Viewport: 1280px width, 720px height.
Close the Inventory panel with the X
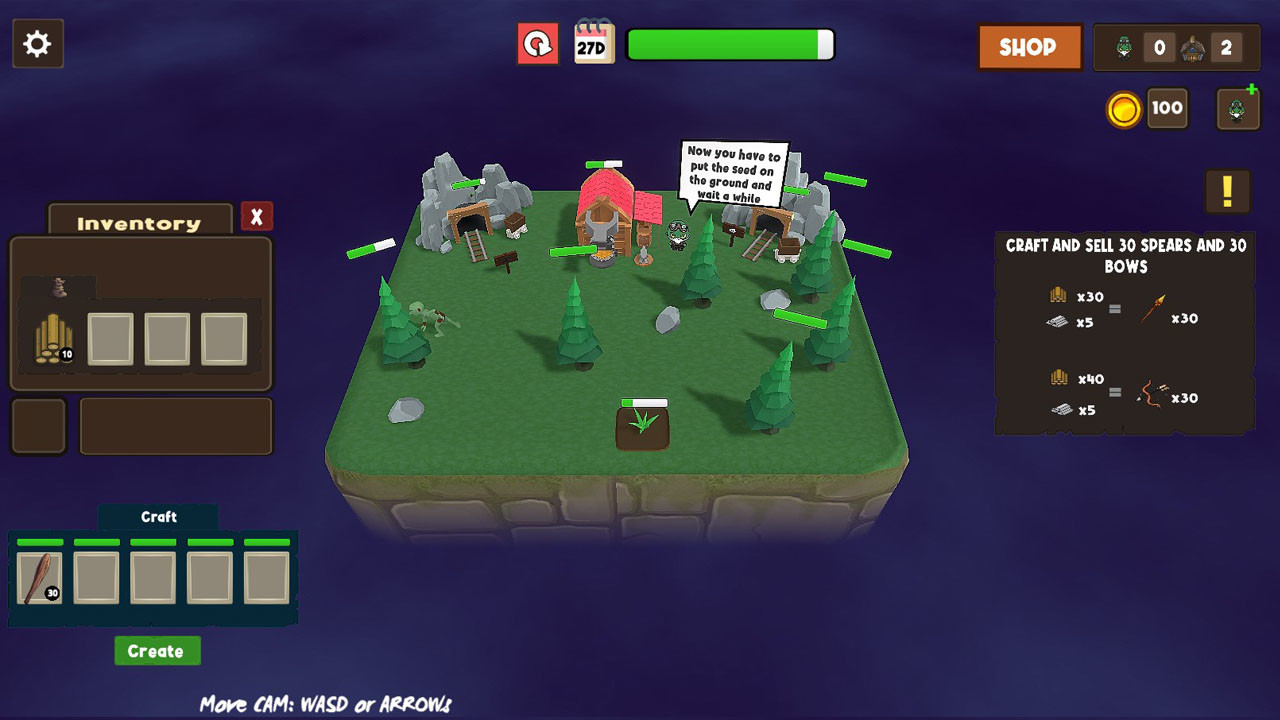click(x=257, y=216)
